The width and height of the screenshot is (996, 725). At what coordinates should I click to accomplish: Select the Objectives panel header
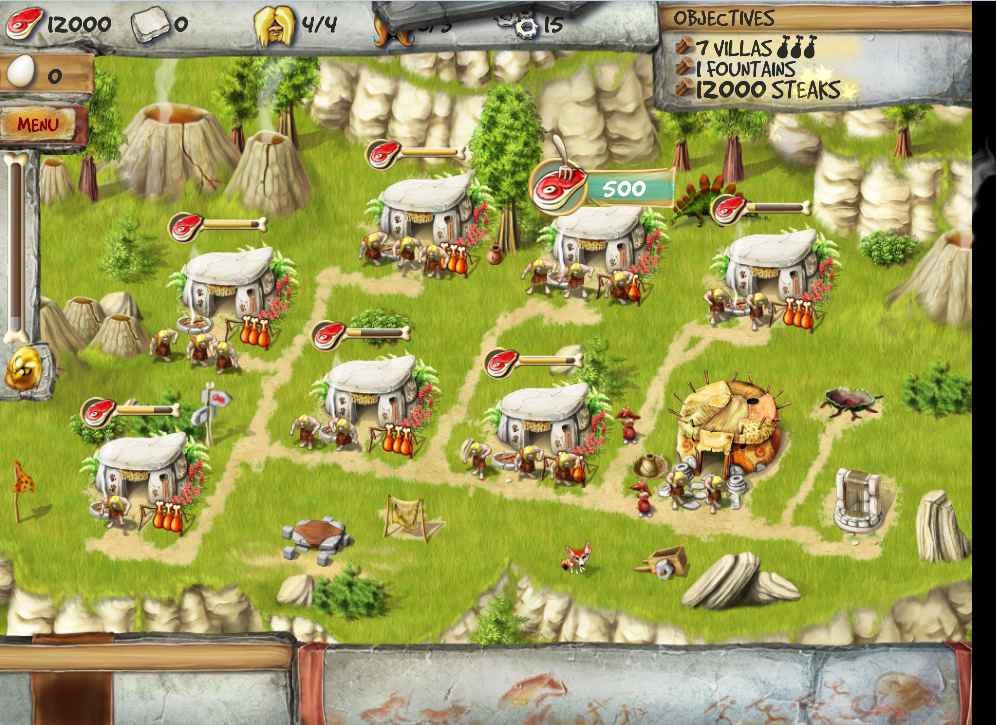point(724,18)
